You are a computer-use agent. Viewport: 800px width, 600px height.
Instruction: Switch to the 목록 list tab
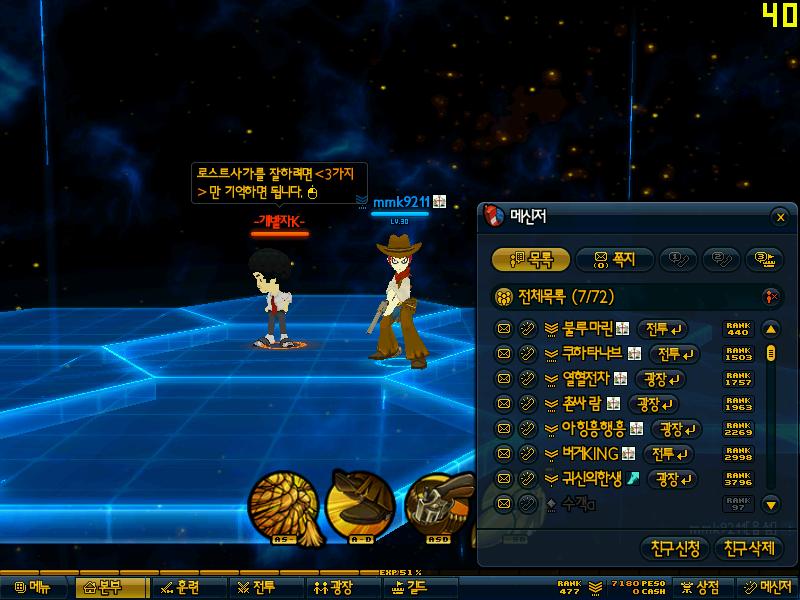pos(530,260)
